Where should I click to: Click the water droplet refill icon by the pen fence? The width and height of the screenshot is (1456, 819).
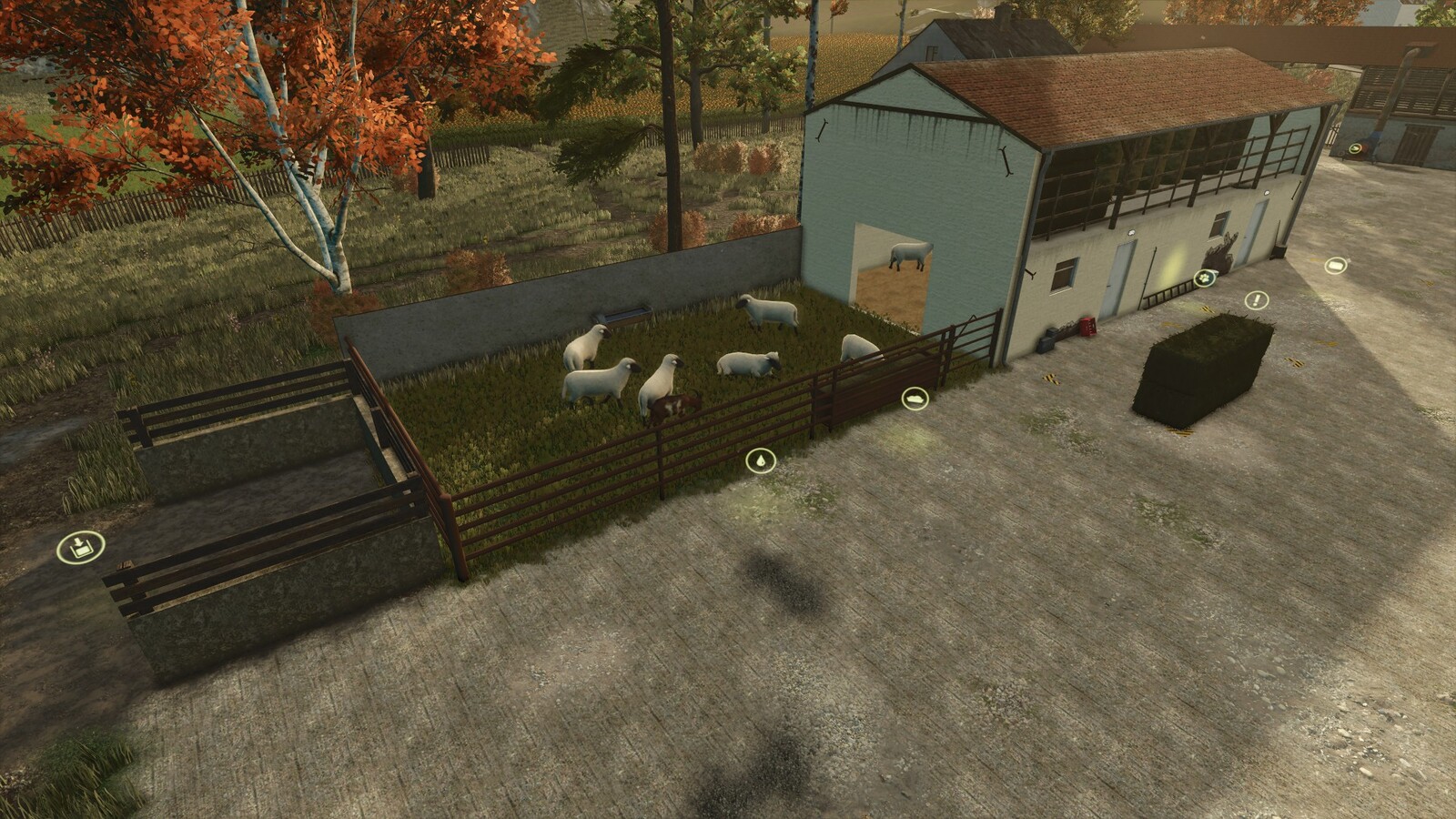761,460
